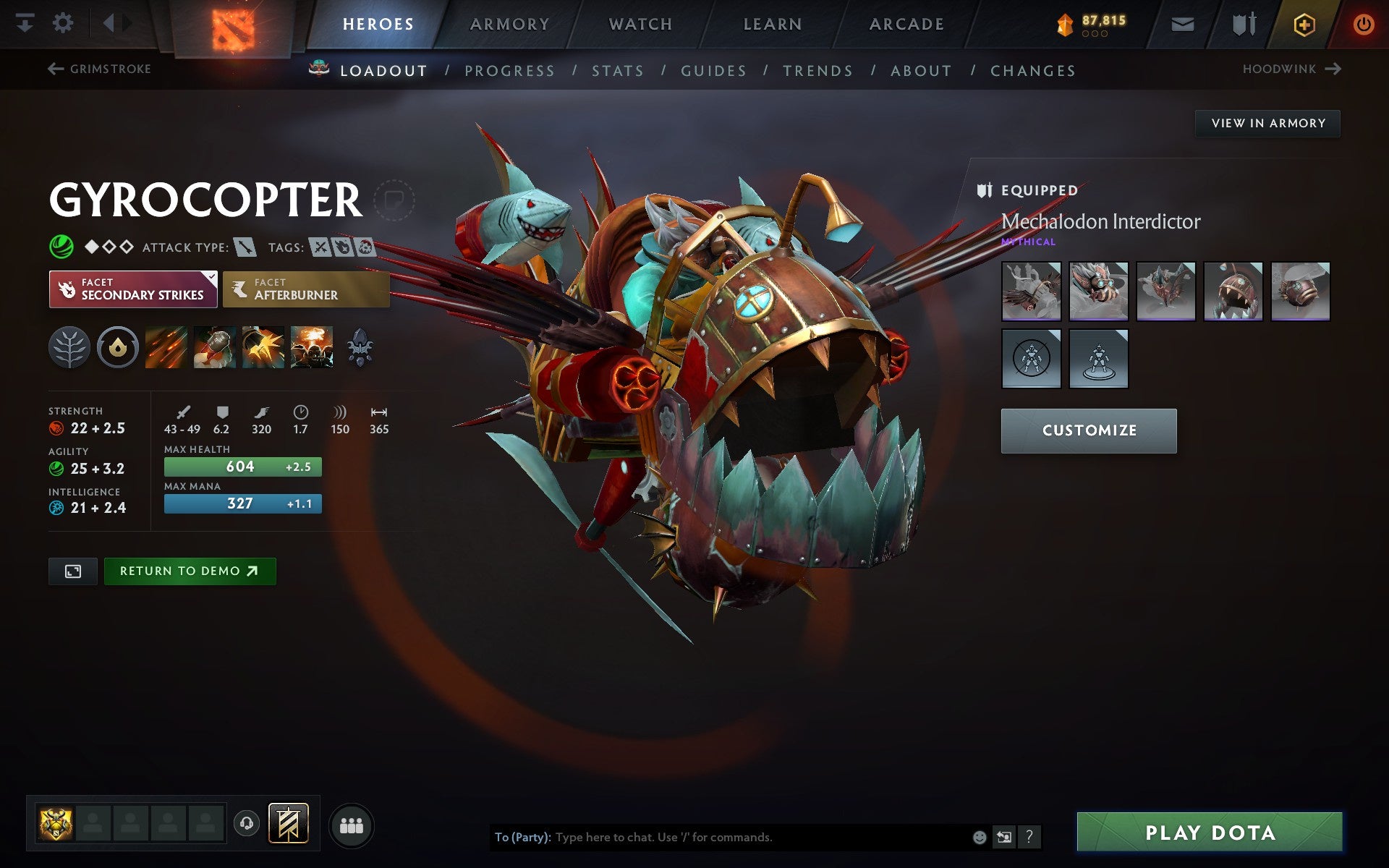Click the Max Health bar

[242, 467]
